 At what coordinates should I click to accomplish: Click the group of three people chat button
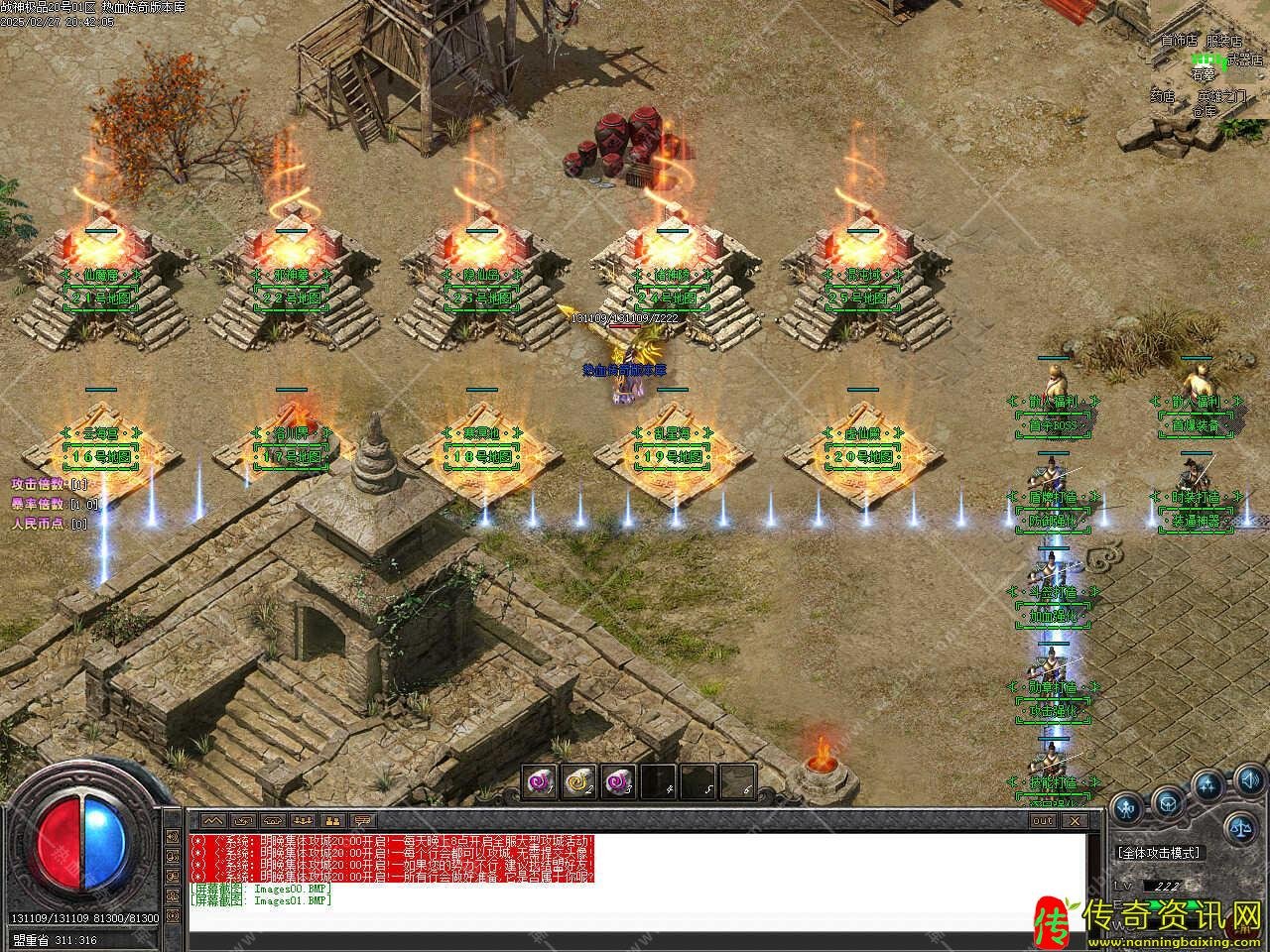pyautogui.click(x=303, y=821)
